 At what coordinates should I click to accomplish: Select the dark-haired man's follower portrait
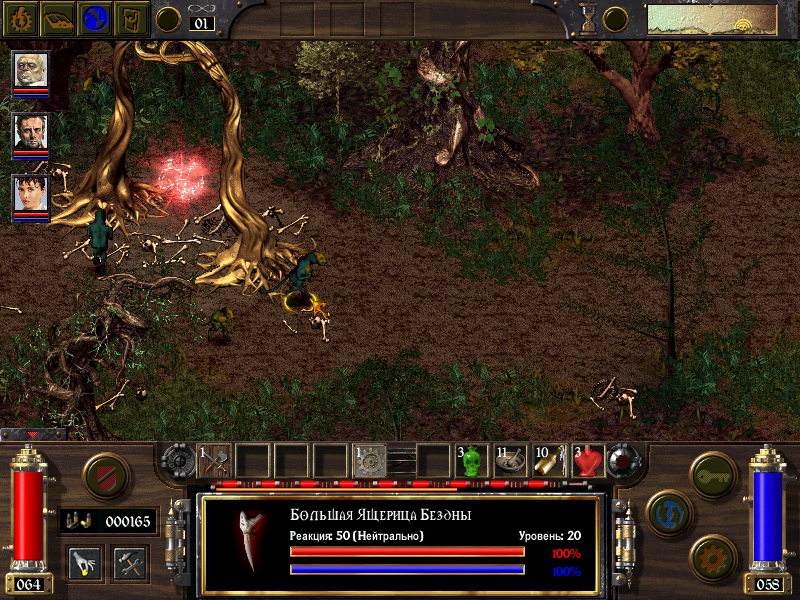click(31, 132)
